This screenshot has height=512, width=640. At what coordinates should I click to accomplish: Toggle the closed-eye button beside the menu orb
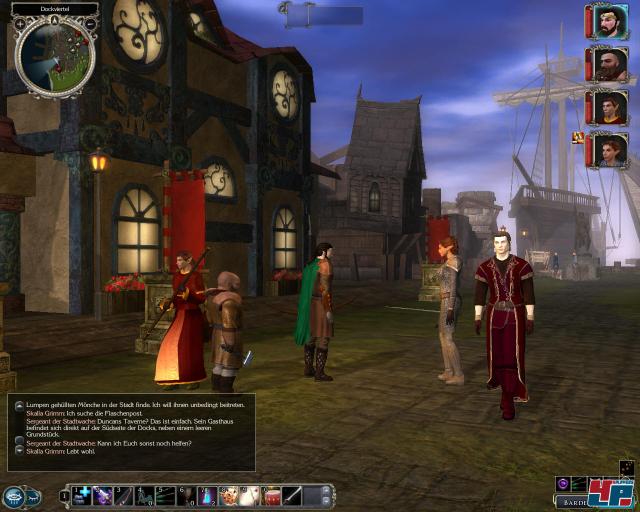click(x=35, y=495)
